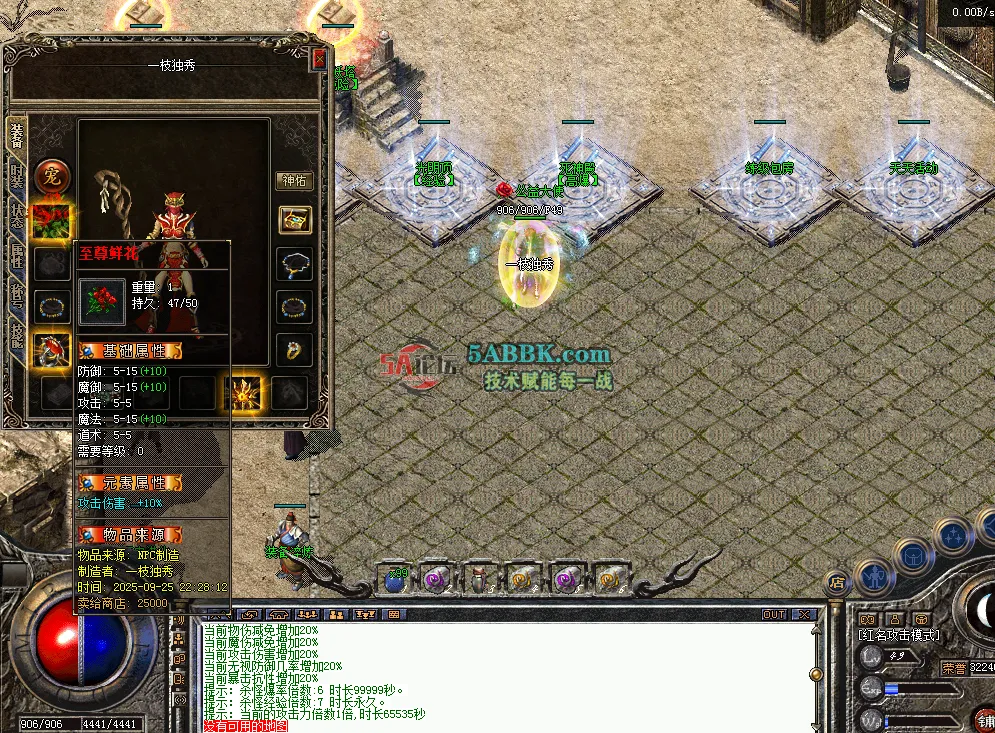Click the OUT button on chat bar
The image size is (995, 733).
pyautogui.click(x=773, y=614)
